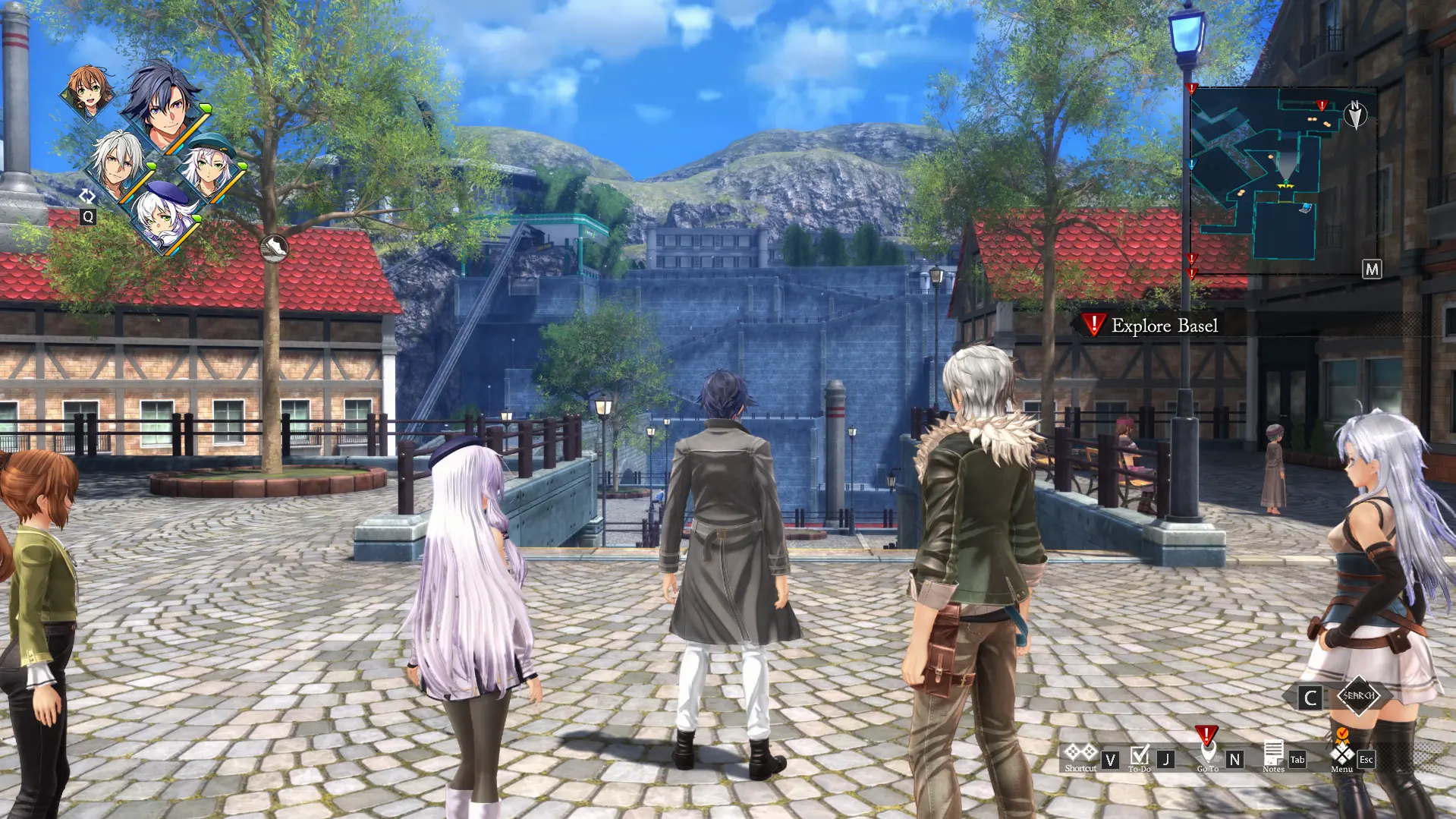Image resolution: width=1456 pixels, height=819 pixels.
Task: Pick the teal-beret character's portrait
Action: pos(211,165)
